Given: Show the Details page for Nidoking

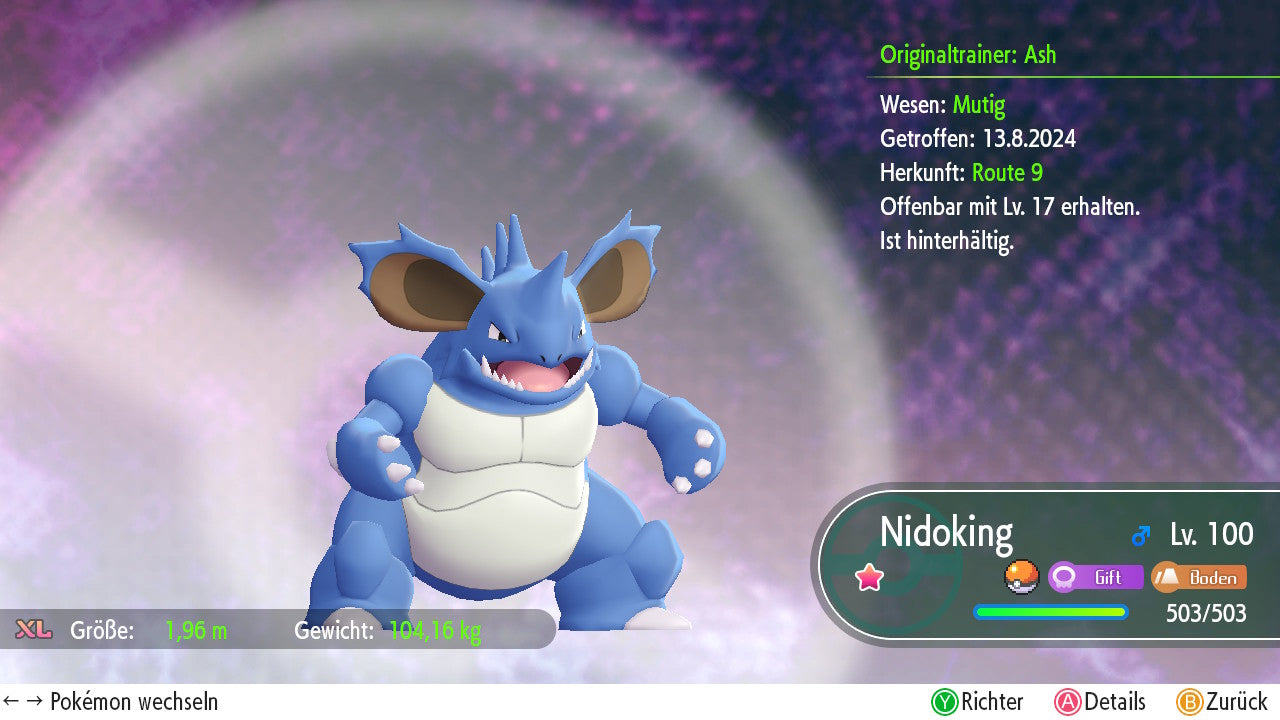Looking at the screenshot, I should point(1100,702).
